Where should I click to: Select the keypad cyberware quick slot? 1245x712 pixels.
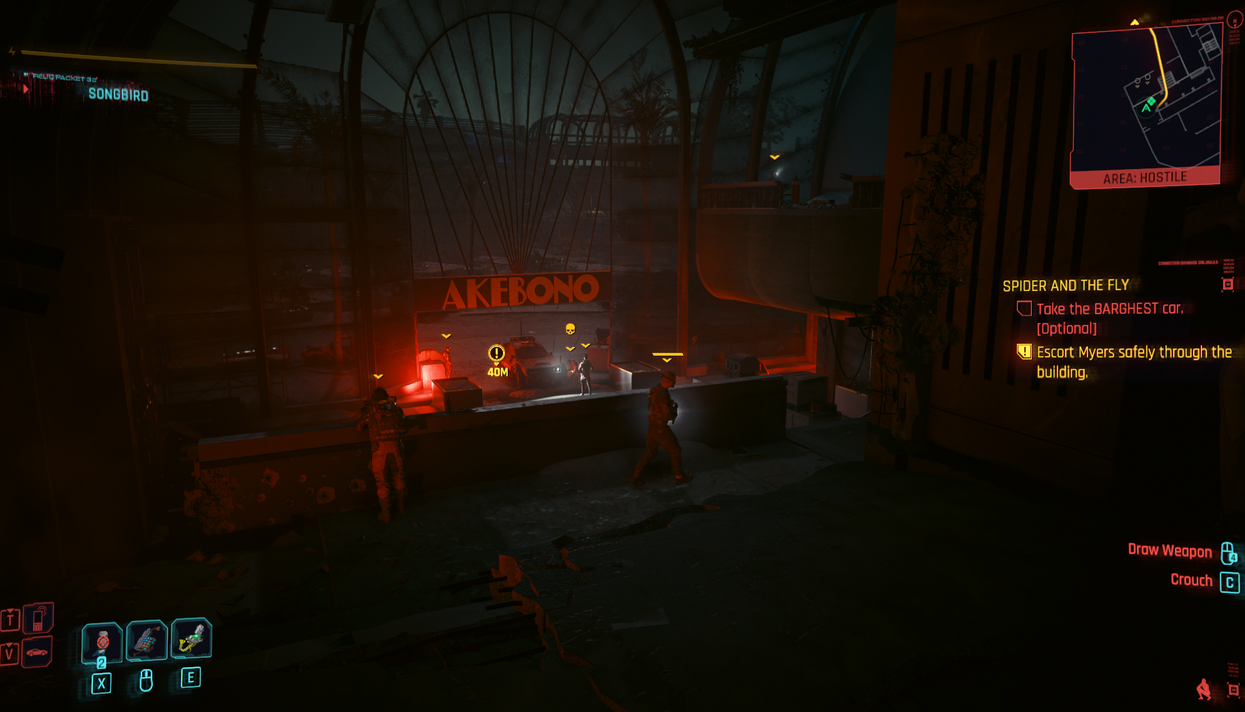[146, 642]
